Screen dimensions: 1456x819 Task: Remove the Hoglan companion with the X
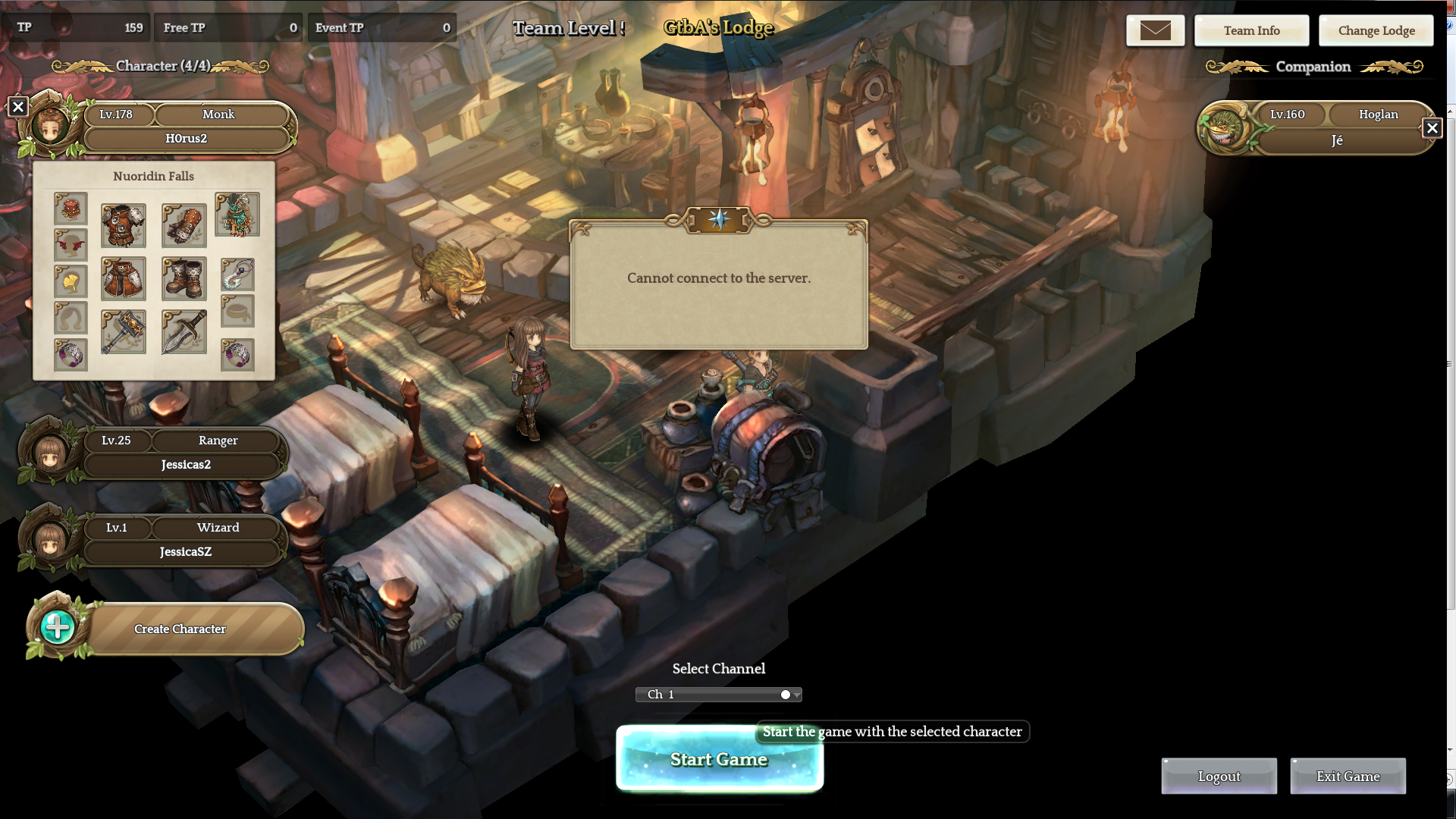tap(1432, 128)
